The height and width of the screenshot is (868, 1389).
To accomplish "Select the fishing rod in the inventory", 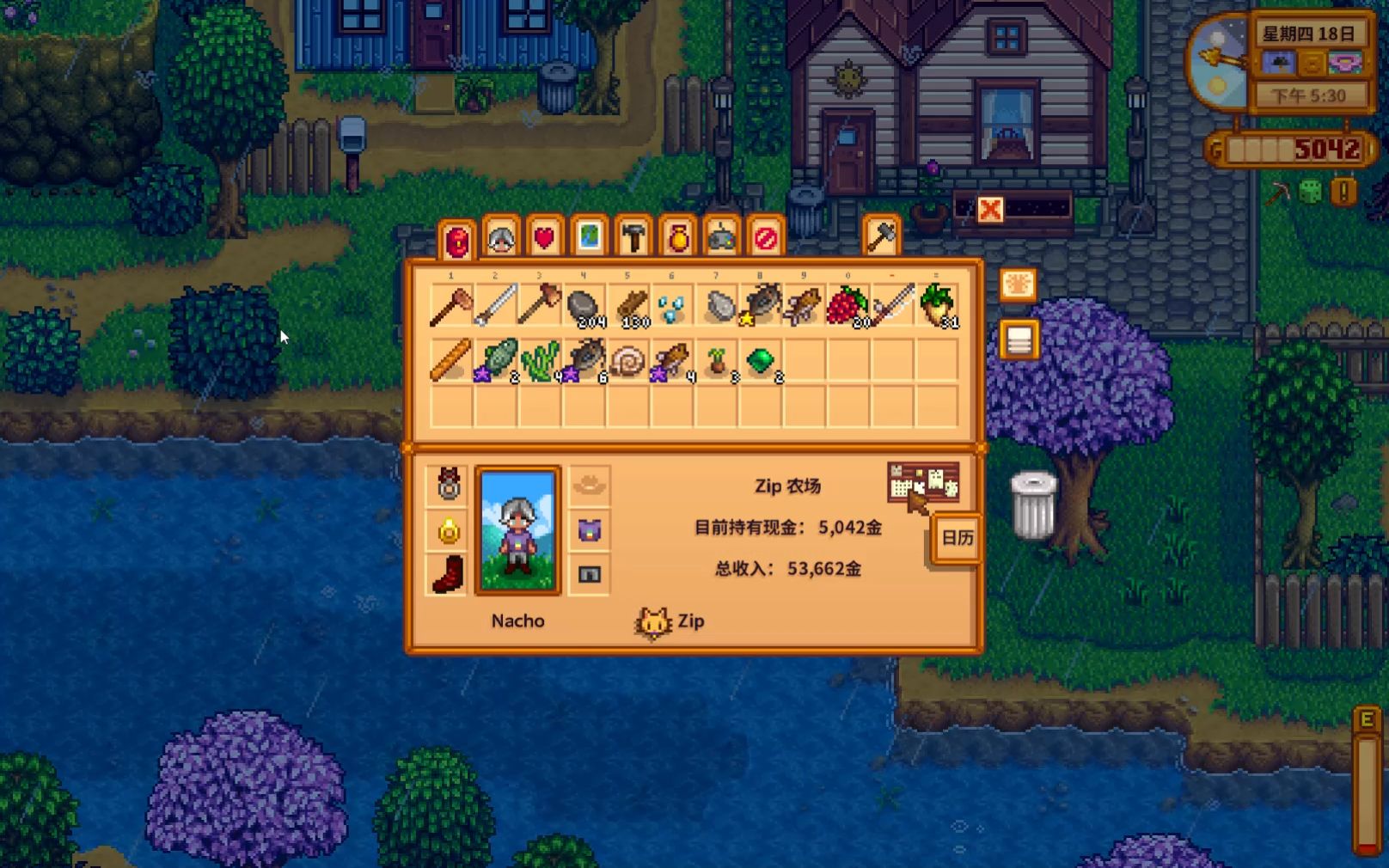I will 892,307.
